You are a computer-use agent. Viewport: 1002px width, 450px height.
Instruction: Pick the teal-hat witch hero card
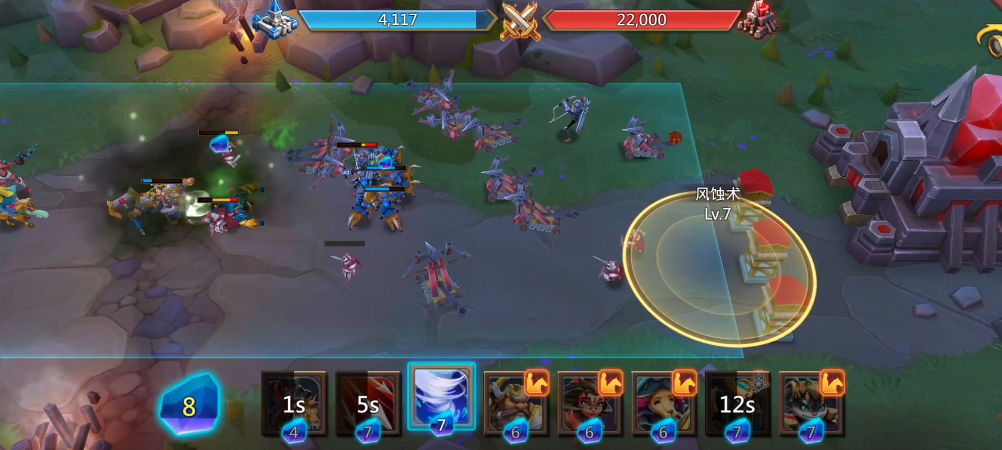[663, 403]
